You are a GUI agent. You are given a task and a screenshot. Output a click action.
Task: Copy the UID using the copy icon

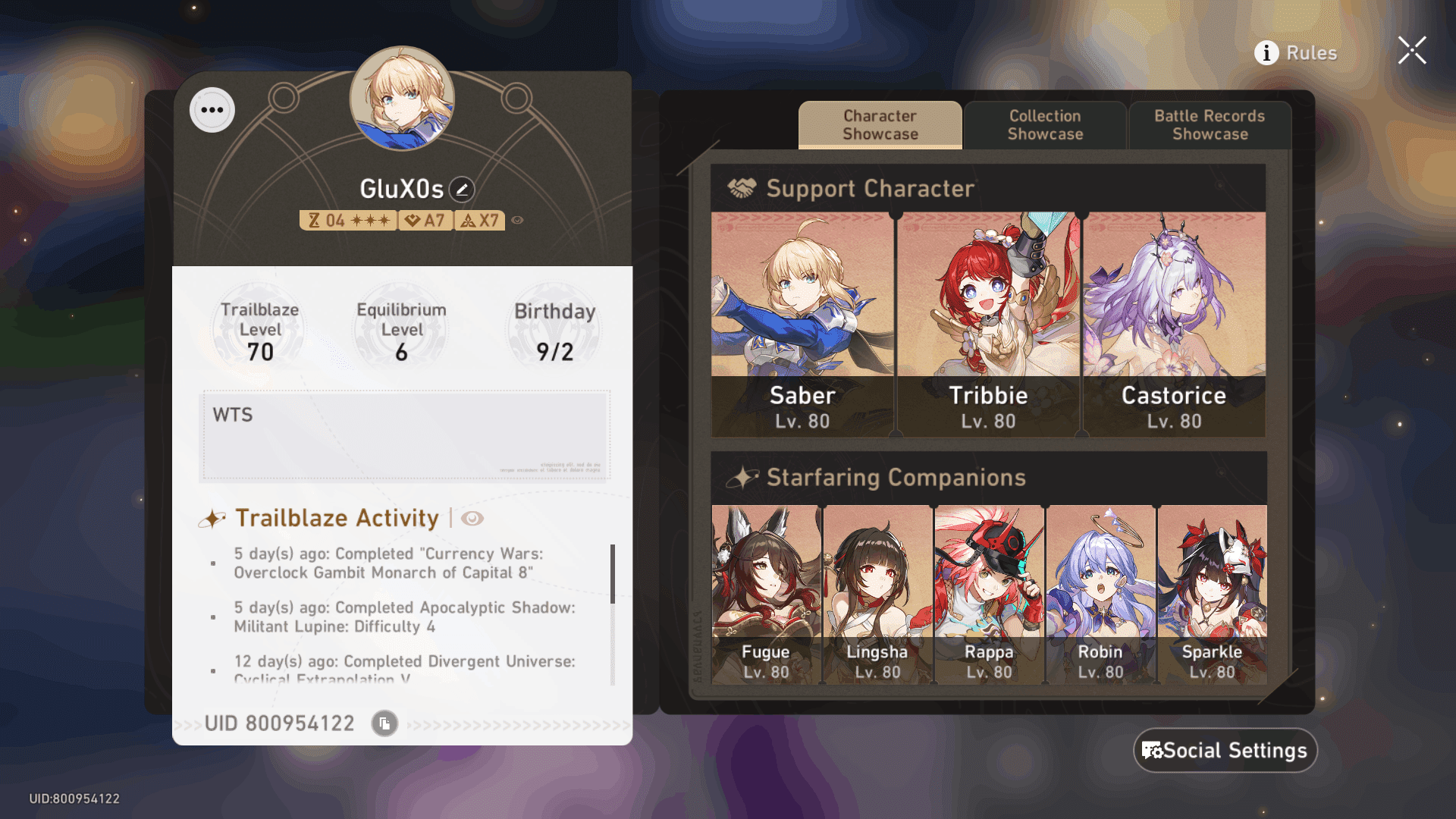pos(384,723)
